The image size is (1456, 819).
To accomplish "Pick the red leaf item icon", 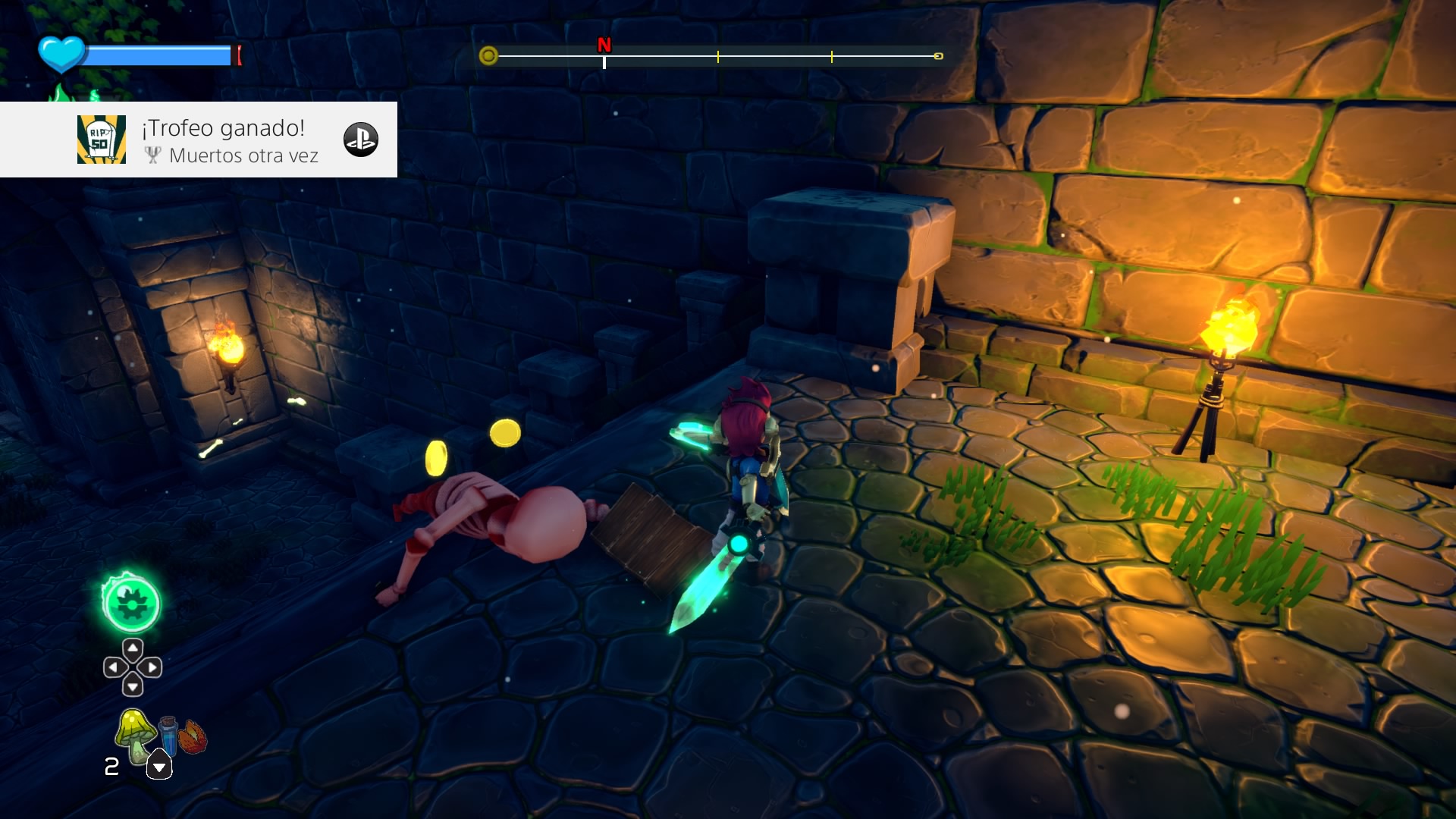I will (193, 736).
